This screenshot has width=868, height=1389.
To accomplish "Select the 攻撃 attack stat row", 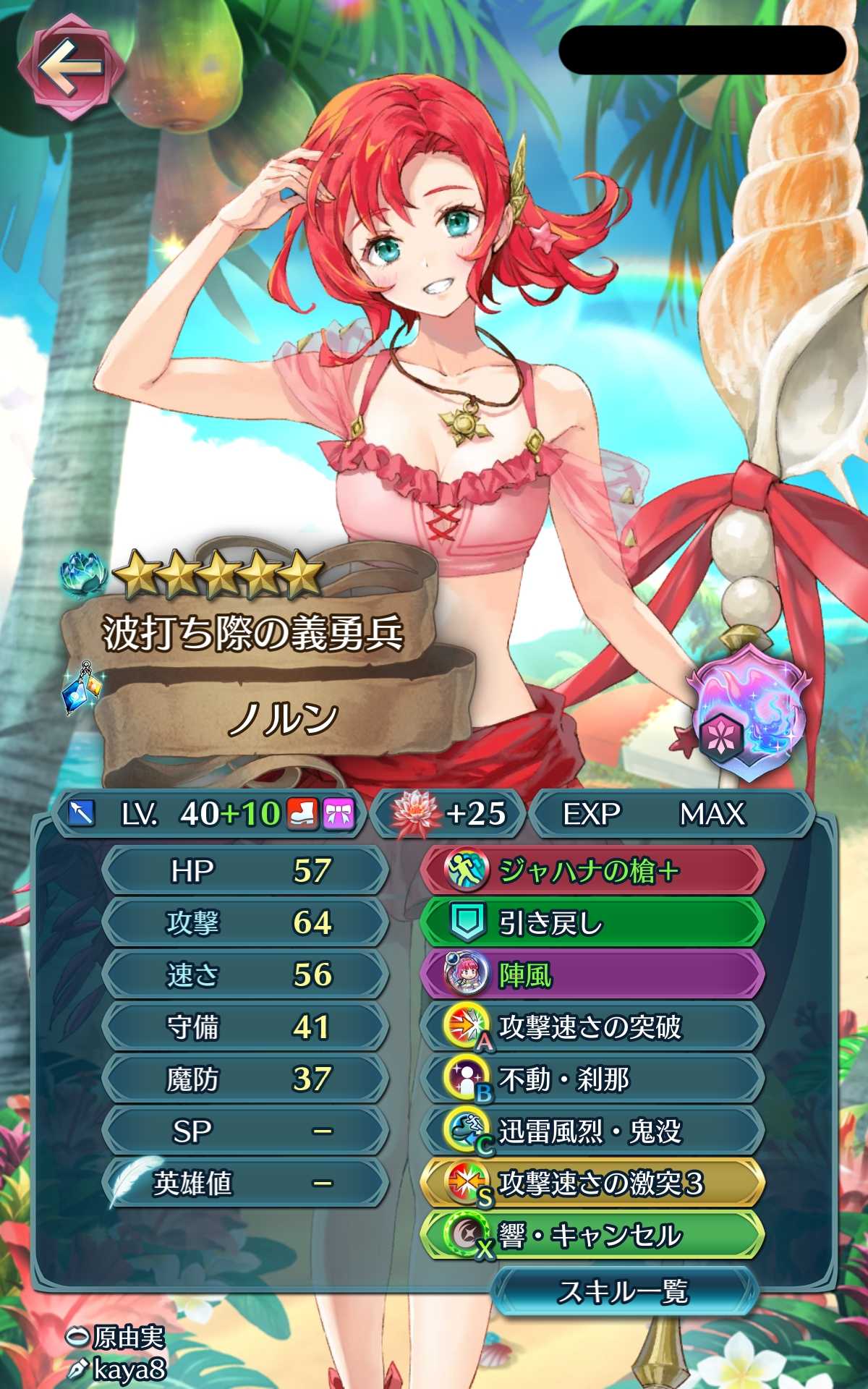I will (244, 922).
